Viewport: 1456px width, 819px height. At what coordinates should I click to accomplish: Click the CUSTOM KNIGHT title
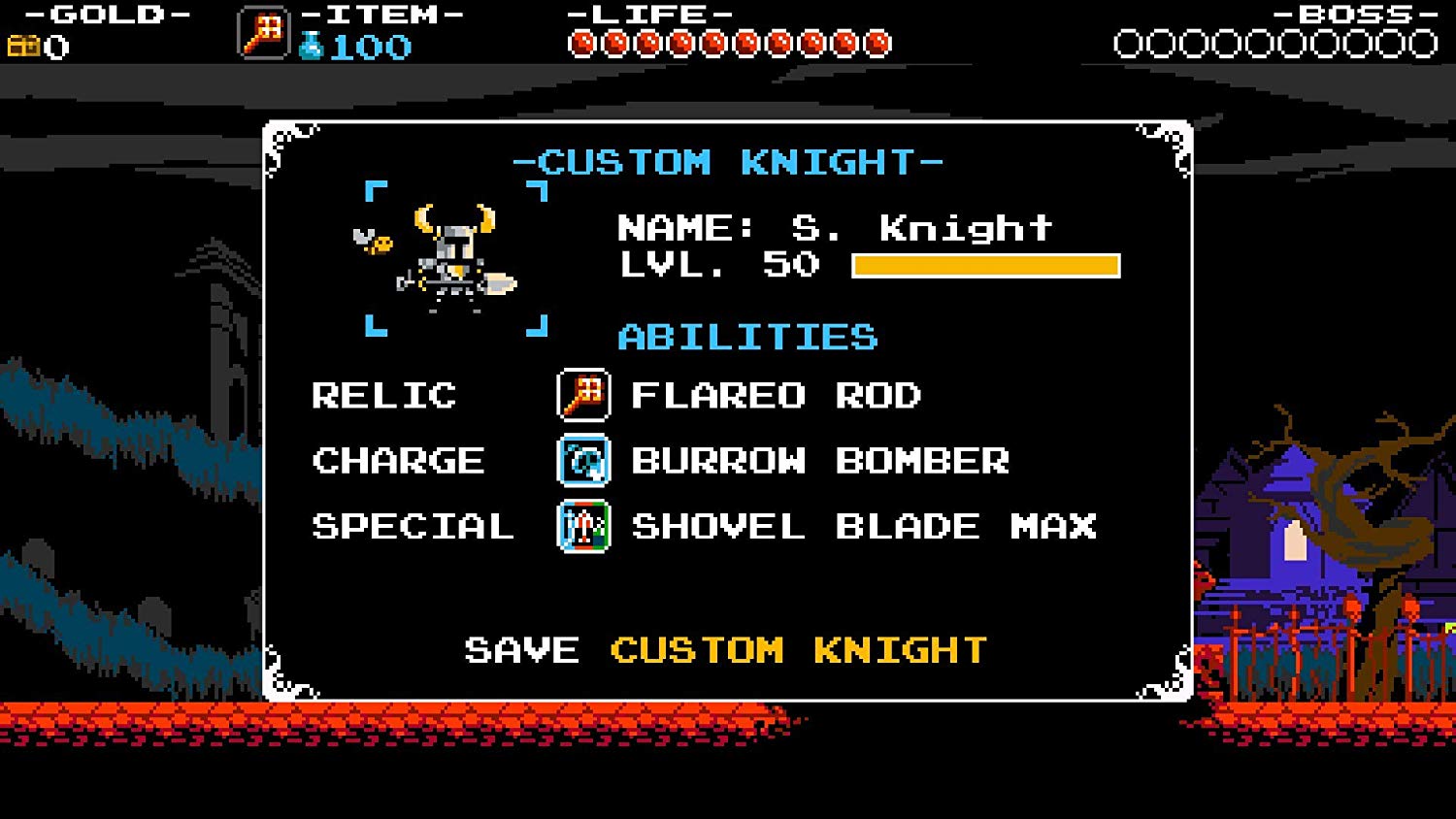[729, 162]
